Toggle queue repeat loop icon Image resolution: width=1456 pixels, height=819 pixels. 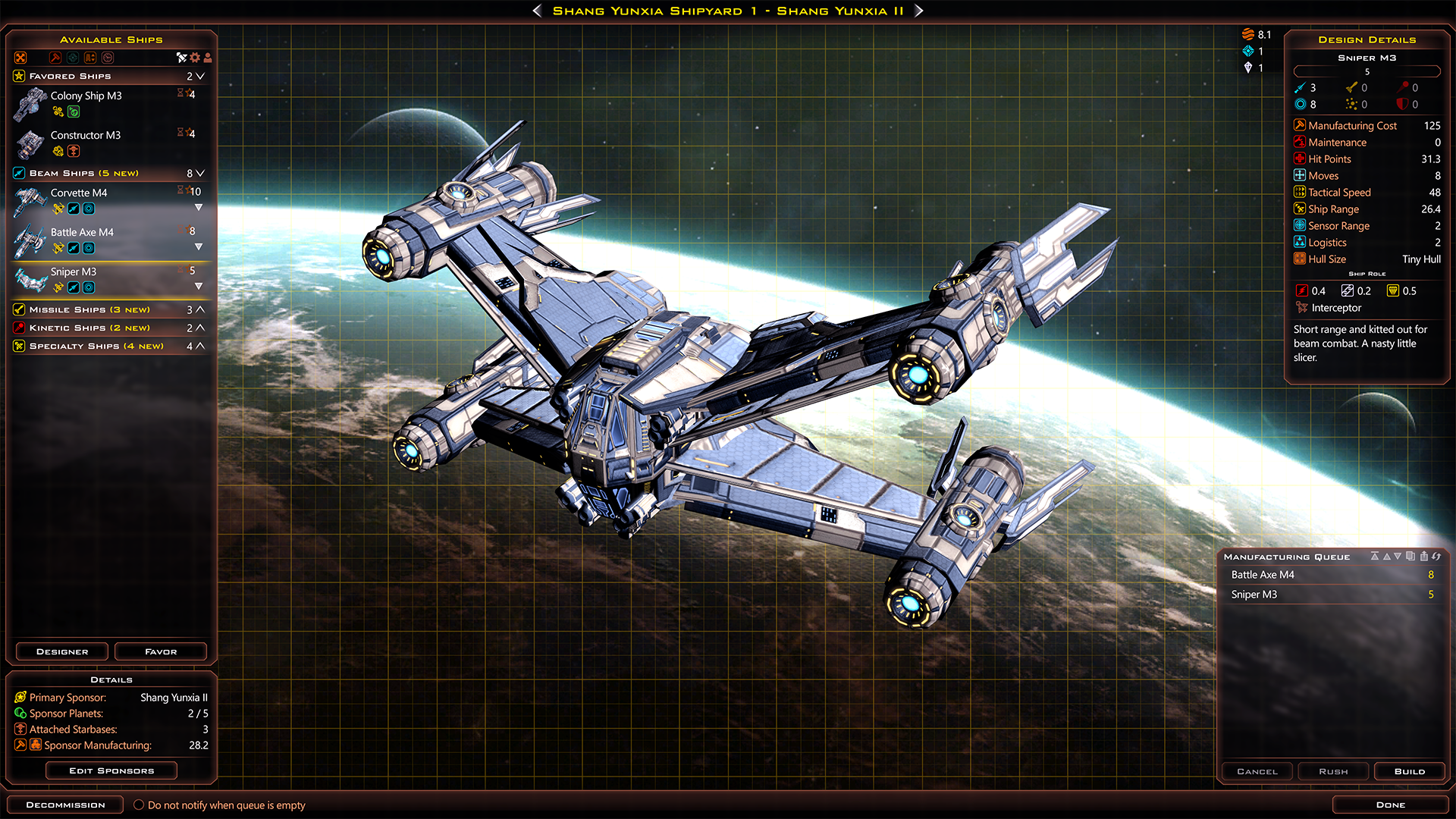1436,556
